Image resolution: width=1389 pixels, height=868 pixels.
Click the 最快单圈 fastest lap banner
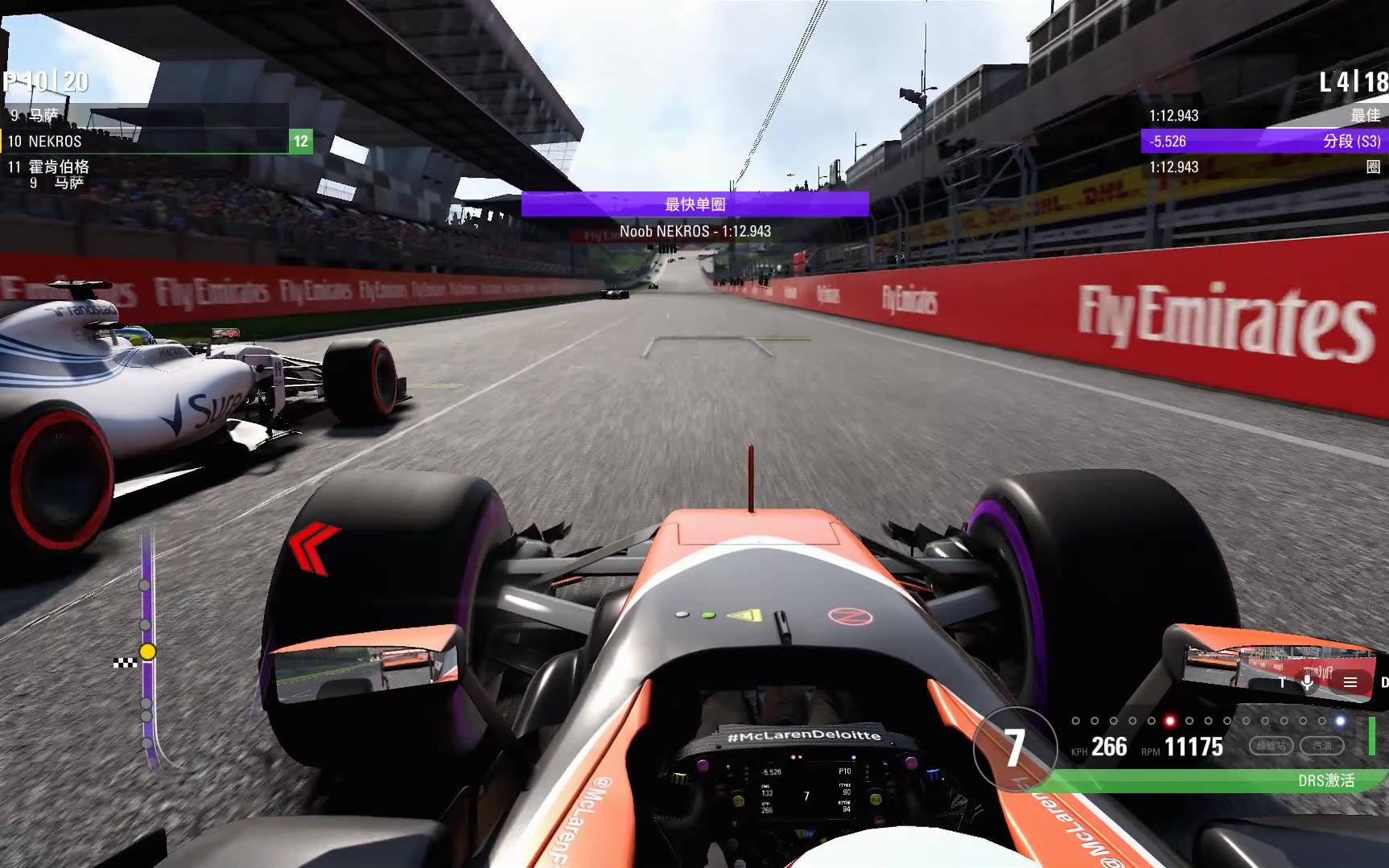(694, 204)
